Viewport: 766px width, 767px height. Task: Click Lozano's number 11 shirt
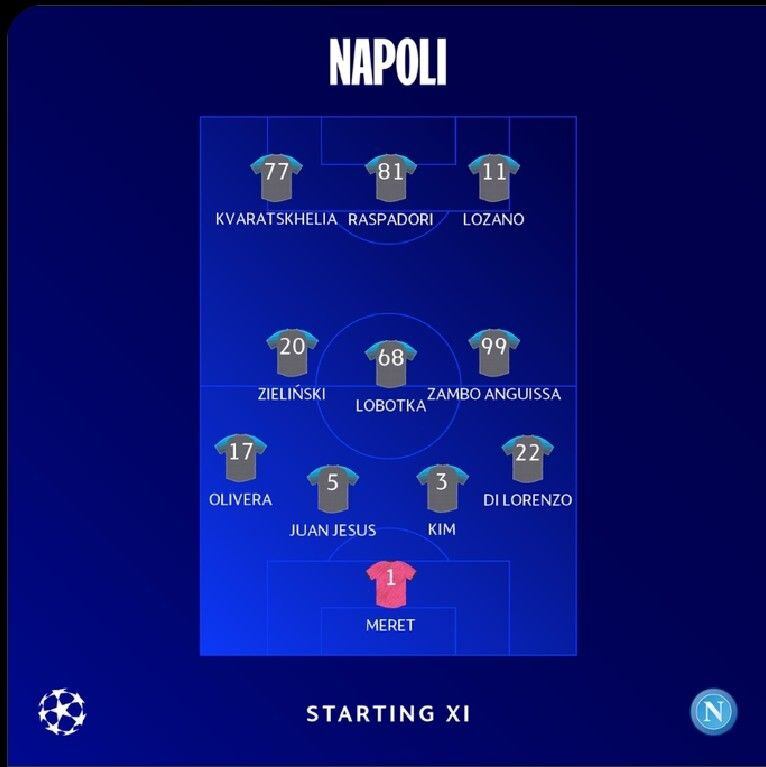[x=494, y=178]
